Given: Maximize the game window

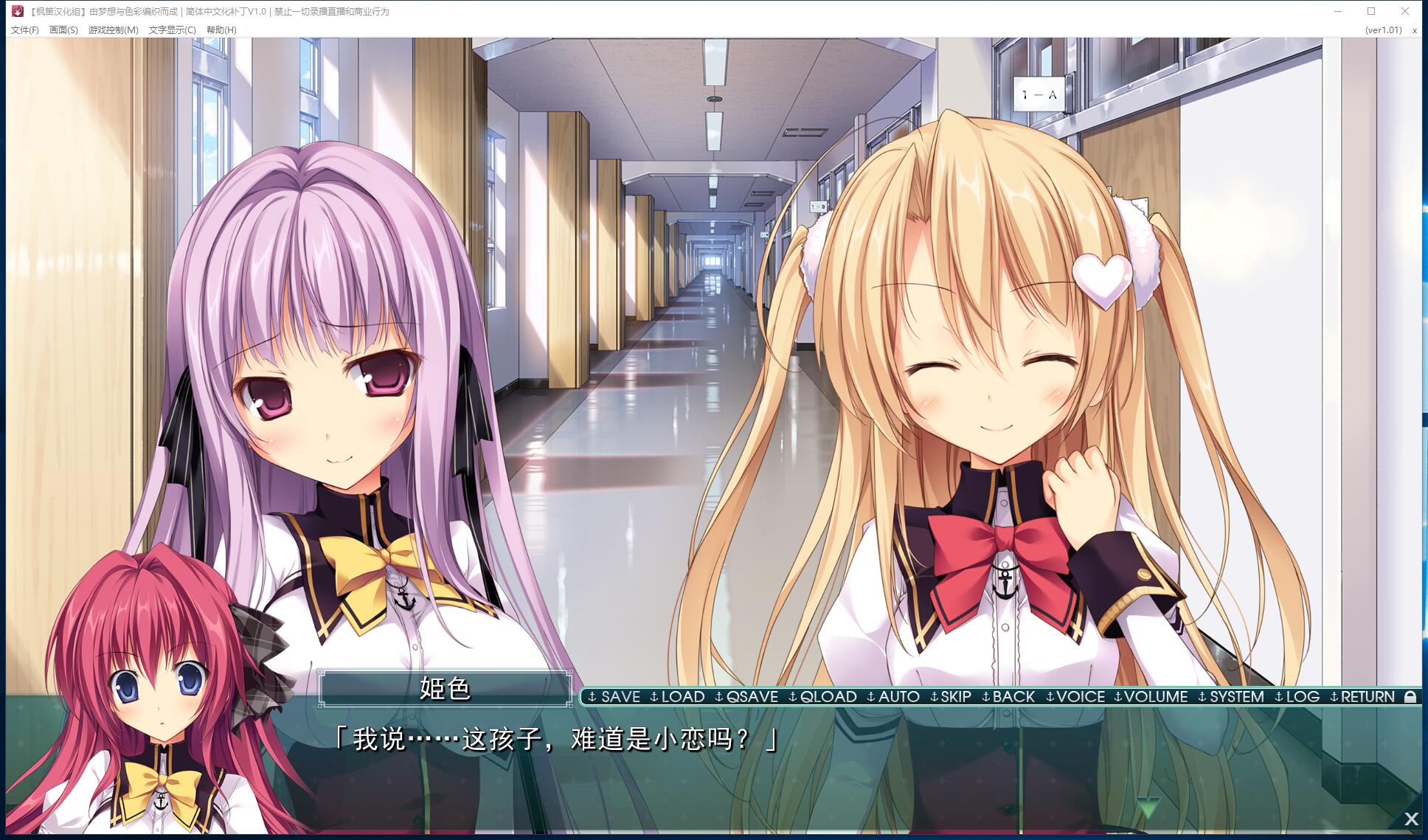Looking at the screenshot, I should 1371,11.
